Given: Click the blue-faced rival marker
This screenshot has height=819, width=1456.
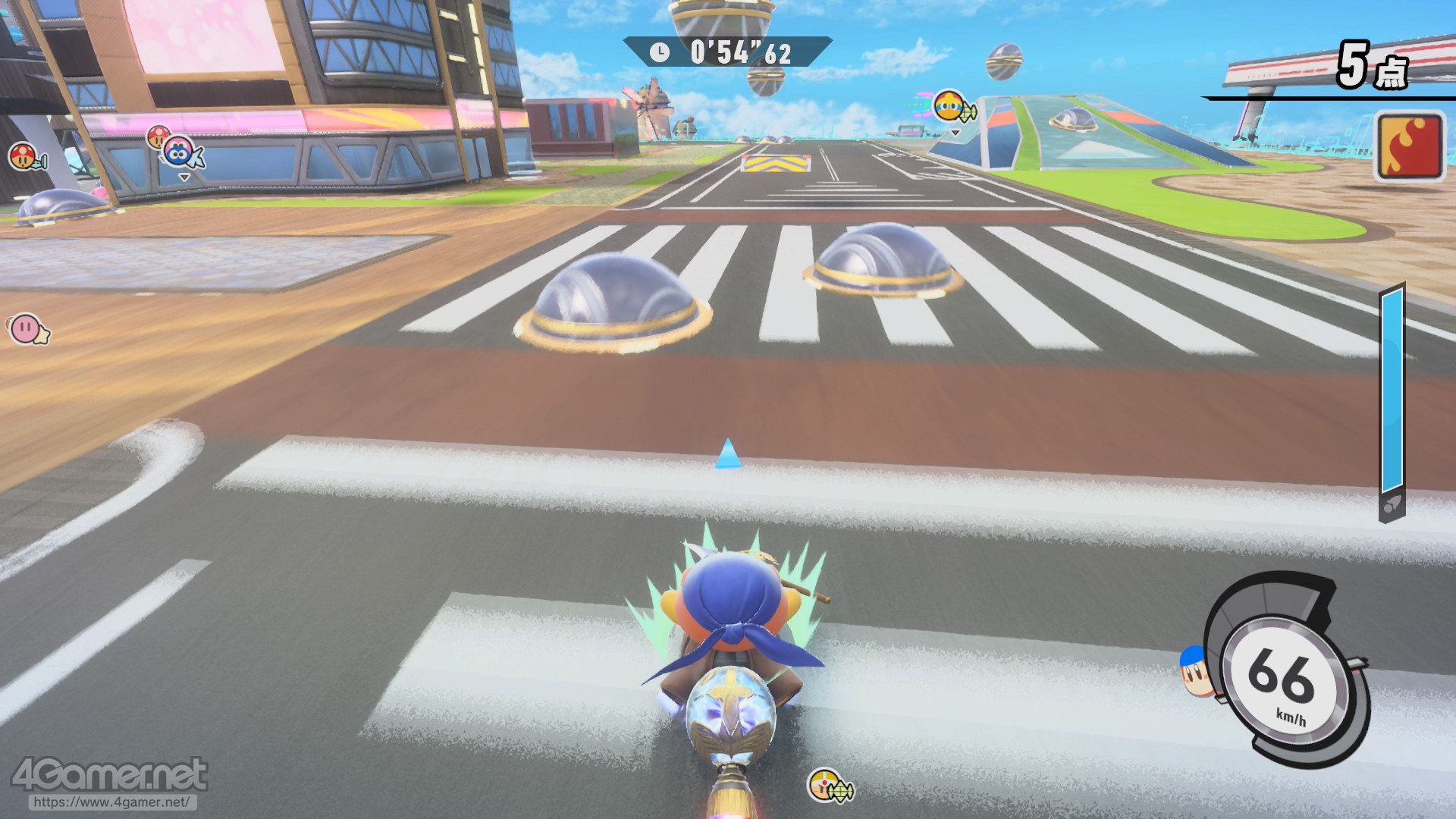Looking at the screenshot, I should tap(179, 152).
